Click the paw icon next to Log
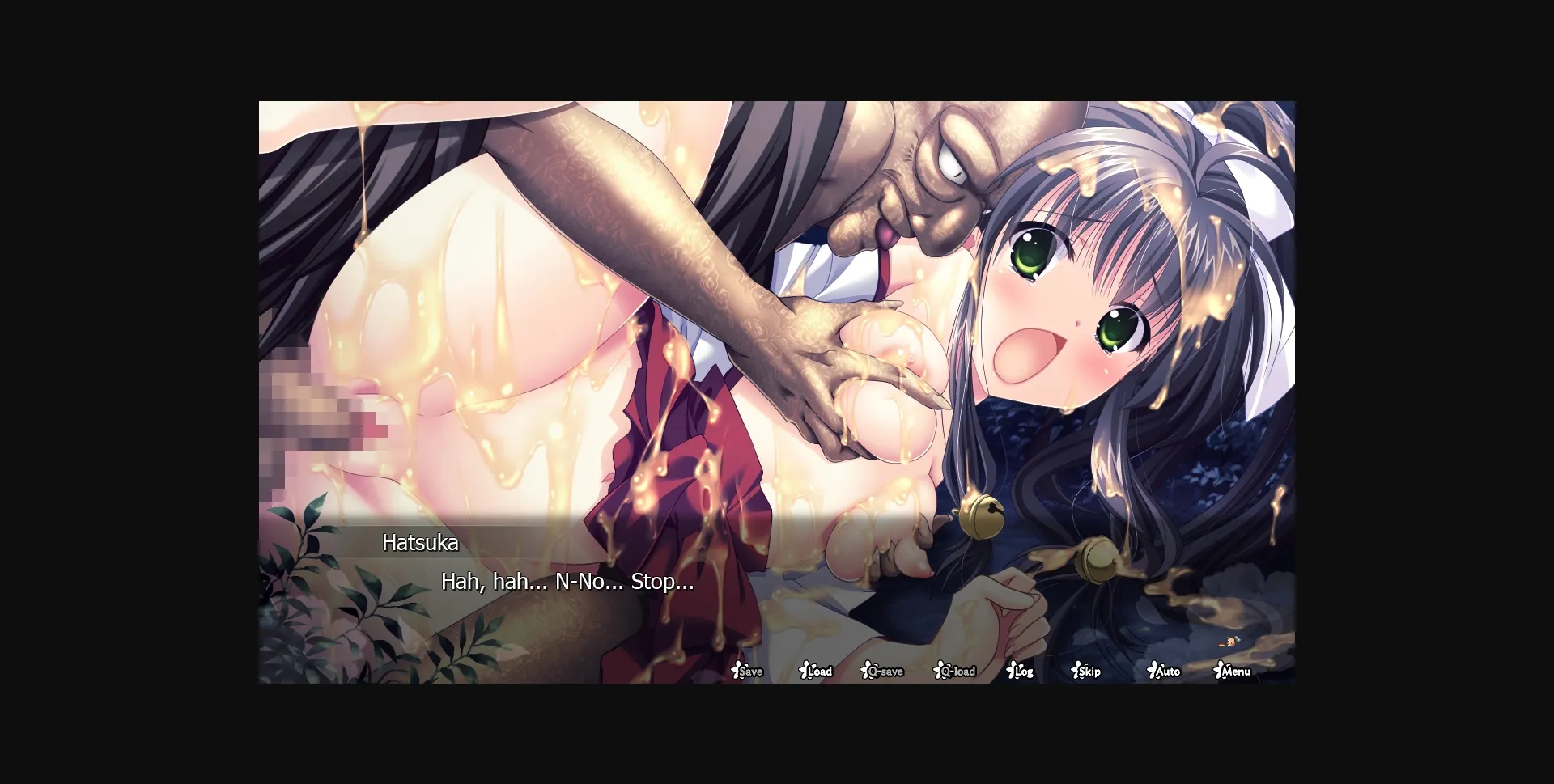This screenshot has width=1554, height=784. coord(1010,670)
